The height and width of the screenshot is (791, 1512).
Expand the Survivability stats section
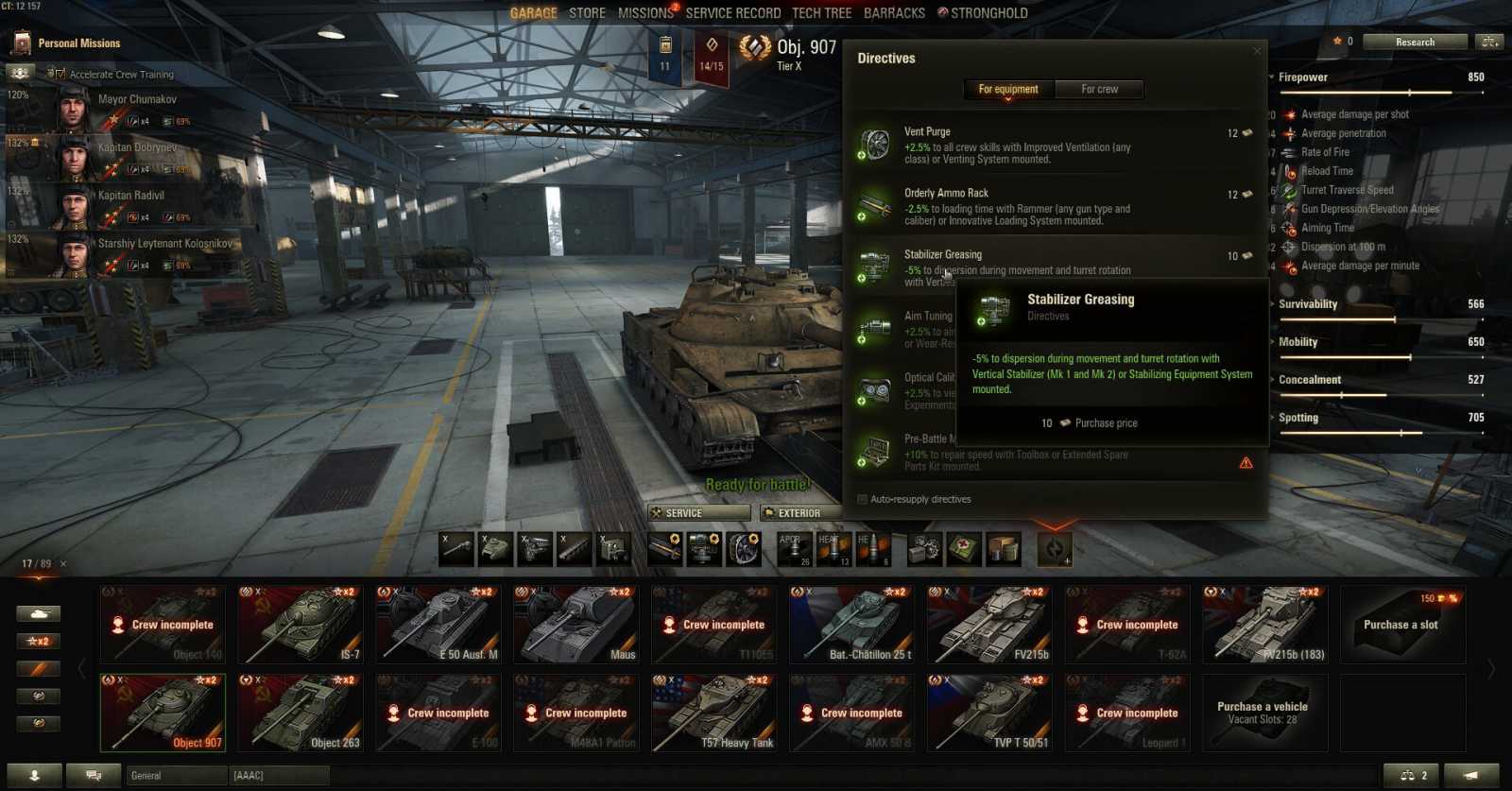point(1308,304)
